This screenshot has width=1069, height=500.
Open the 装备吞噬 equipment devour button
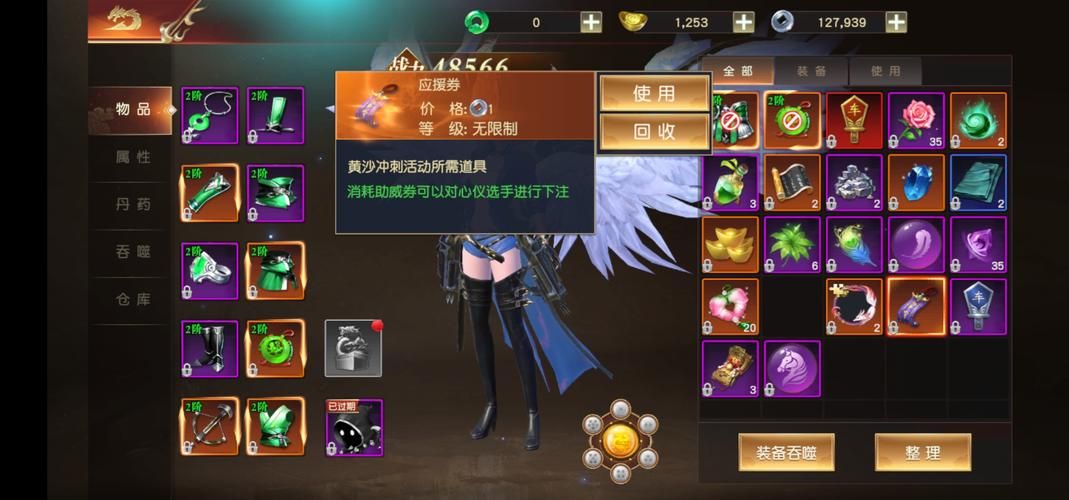[786, 452]
